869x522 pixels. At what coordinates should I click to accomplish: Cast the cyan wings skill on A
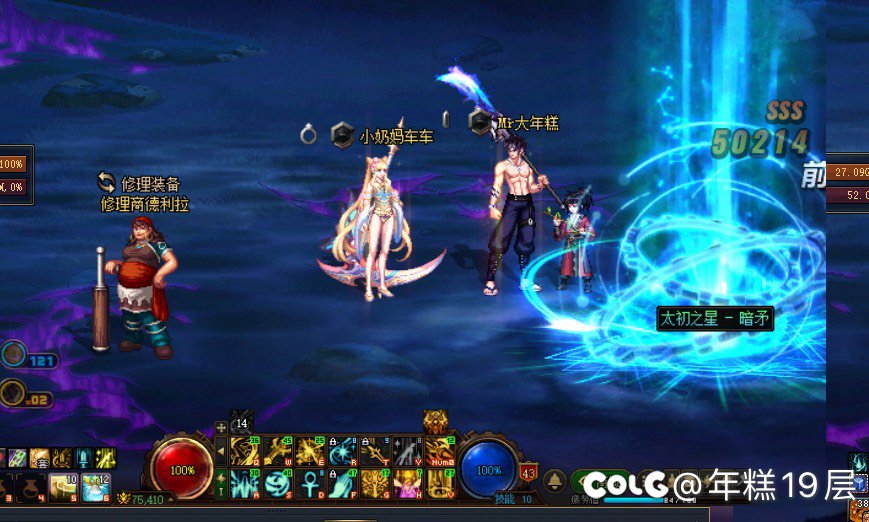coord(245,484)
